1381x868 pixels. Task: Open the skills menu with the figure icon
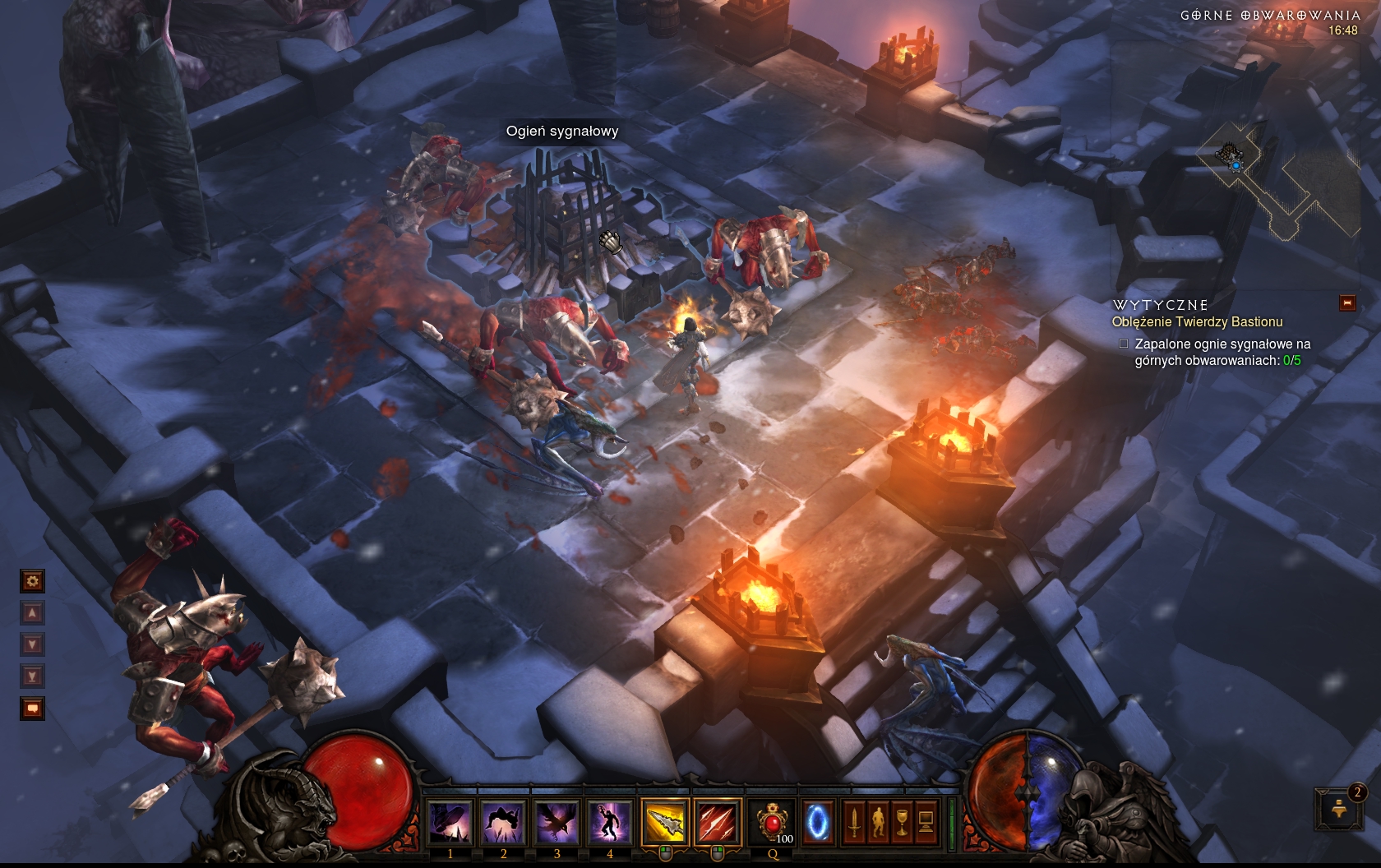point(878,821)
